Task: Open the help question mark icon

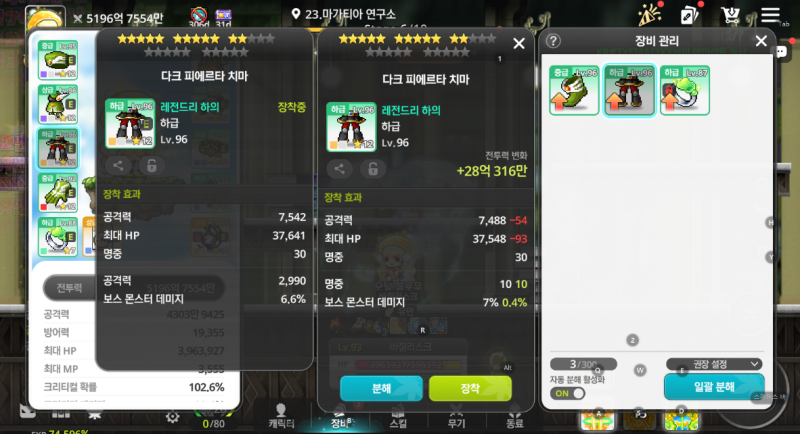Action: [x=553, y=41]
